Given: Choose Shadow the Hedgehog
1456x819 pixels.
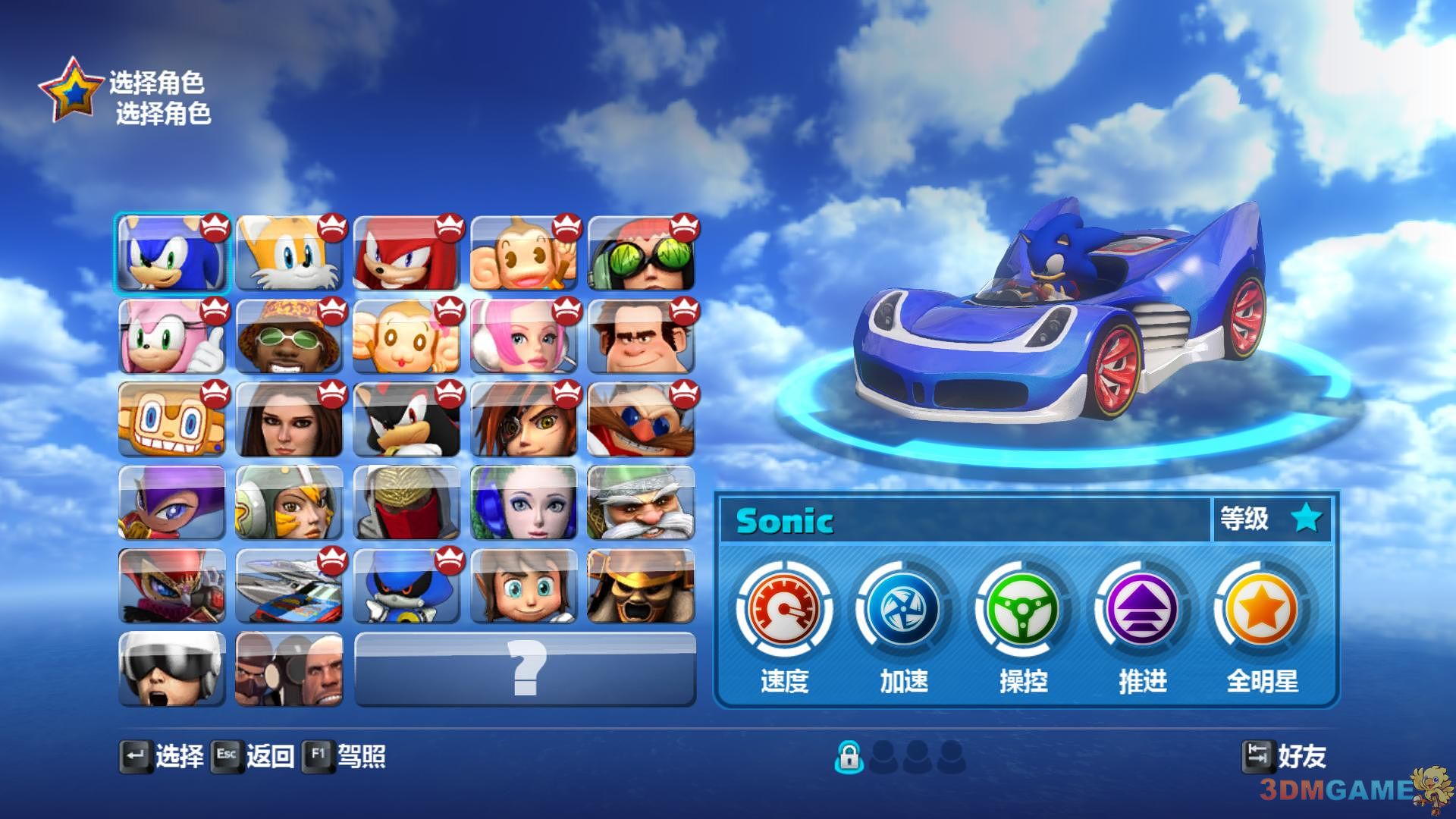Looking at the screenshot, I should (x=406, y=420).
